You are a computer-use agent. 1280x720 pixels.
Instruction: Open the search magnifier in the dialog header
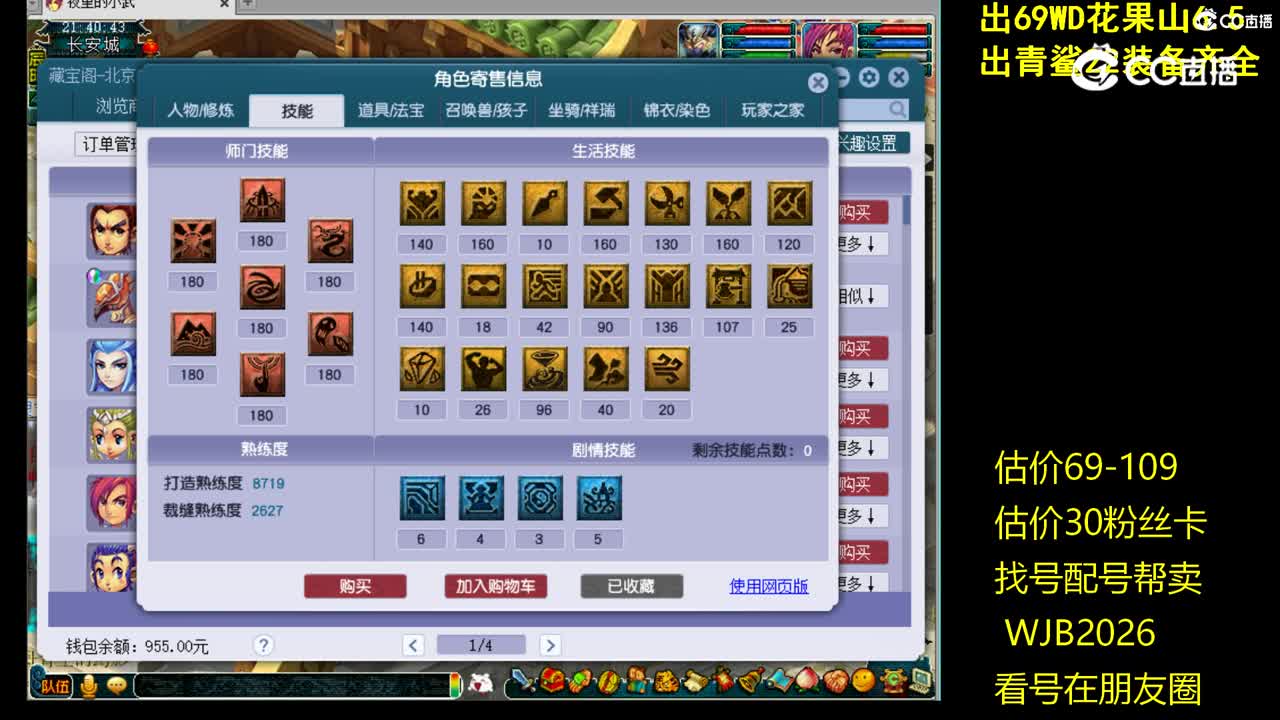click(x=897, y=110)
